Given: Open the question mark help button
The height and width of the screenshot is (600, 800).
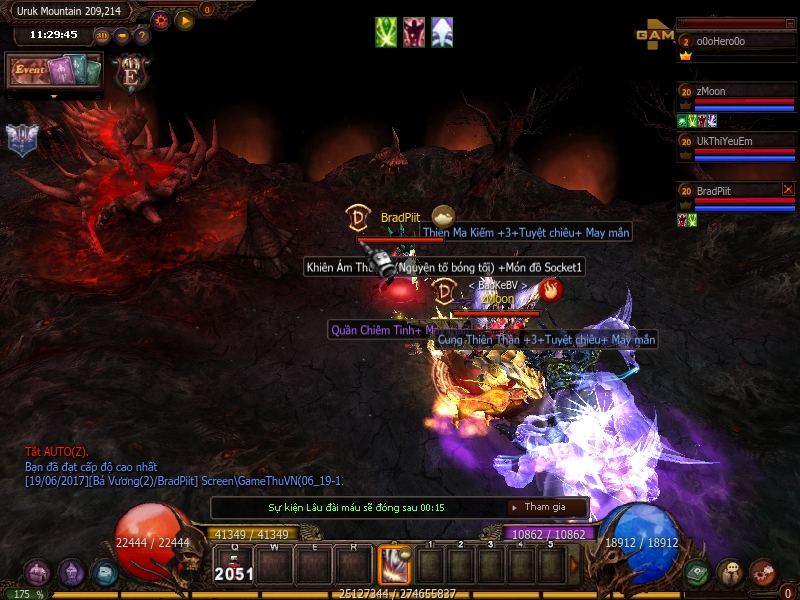Looking at the screenshot, I should click(x=142, y=36).
